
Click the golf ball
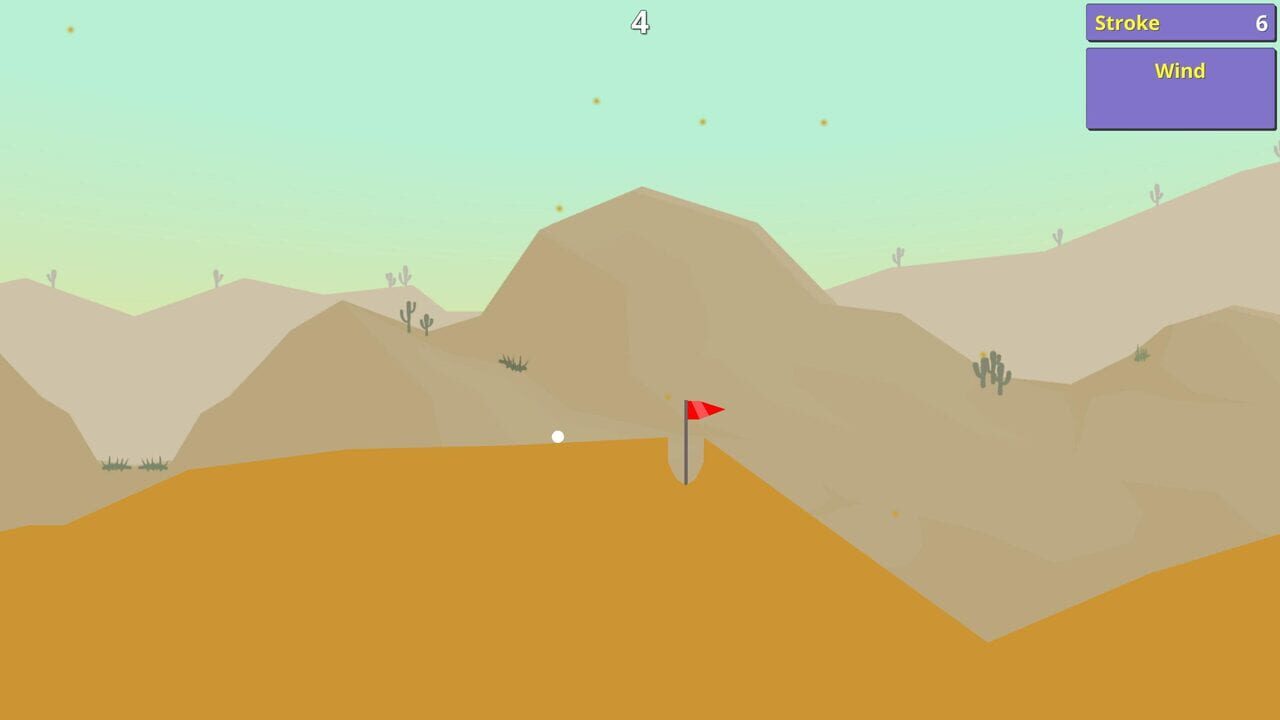pos(558,436)
